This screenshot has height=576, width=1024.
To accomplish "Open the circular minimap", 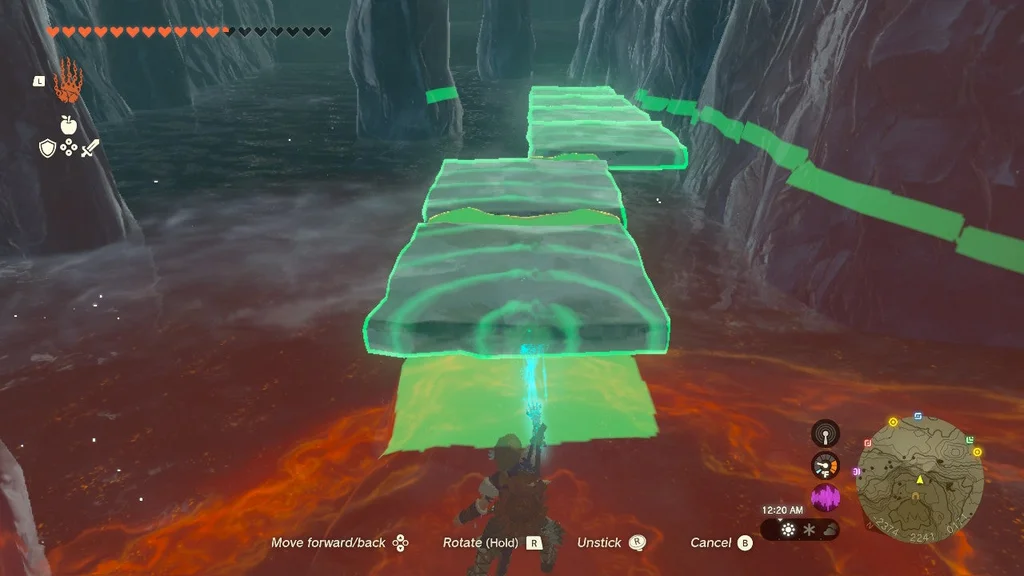I will click(x=920, y=479).
